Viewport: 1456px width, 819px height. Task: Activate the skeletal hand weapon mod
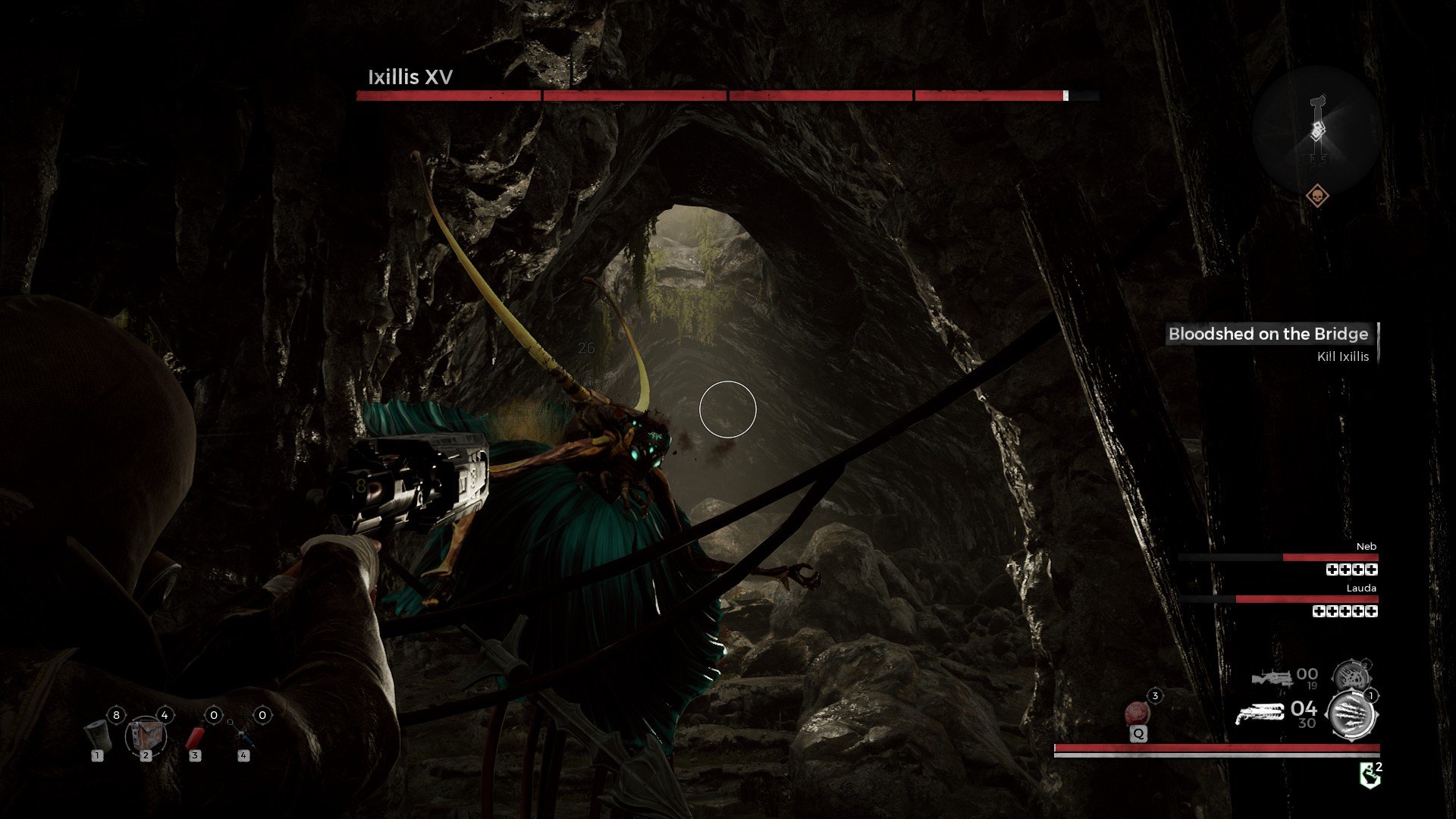[1353, 714]
